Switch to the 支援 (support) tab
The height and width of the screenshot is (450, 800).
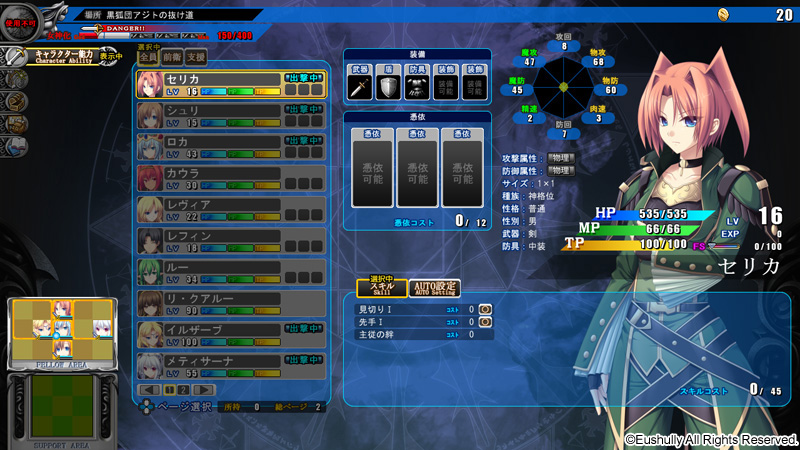pos(196,58)
